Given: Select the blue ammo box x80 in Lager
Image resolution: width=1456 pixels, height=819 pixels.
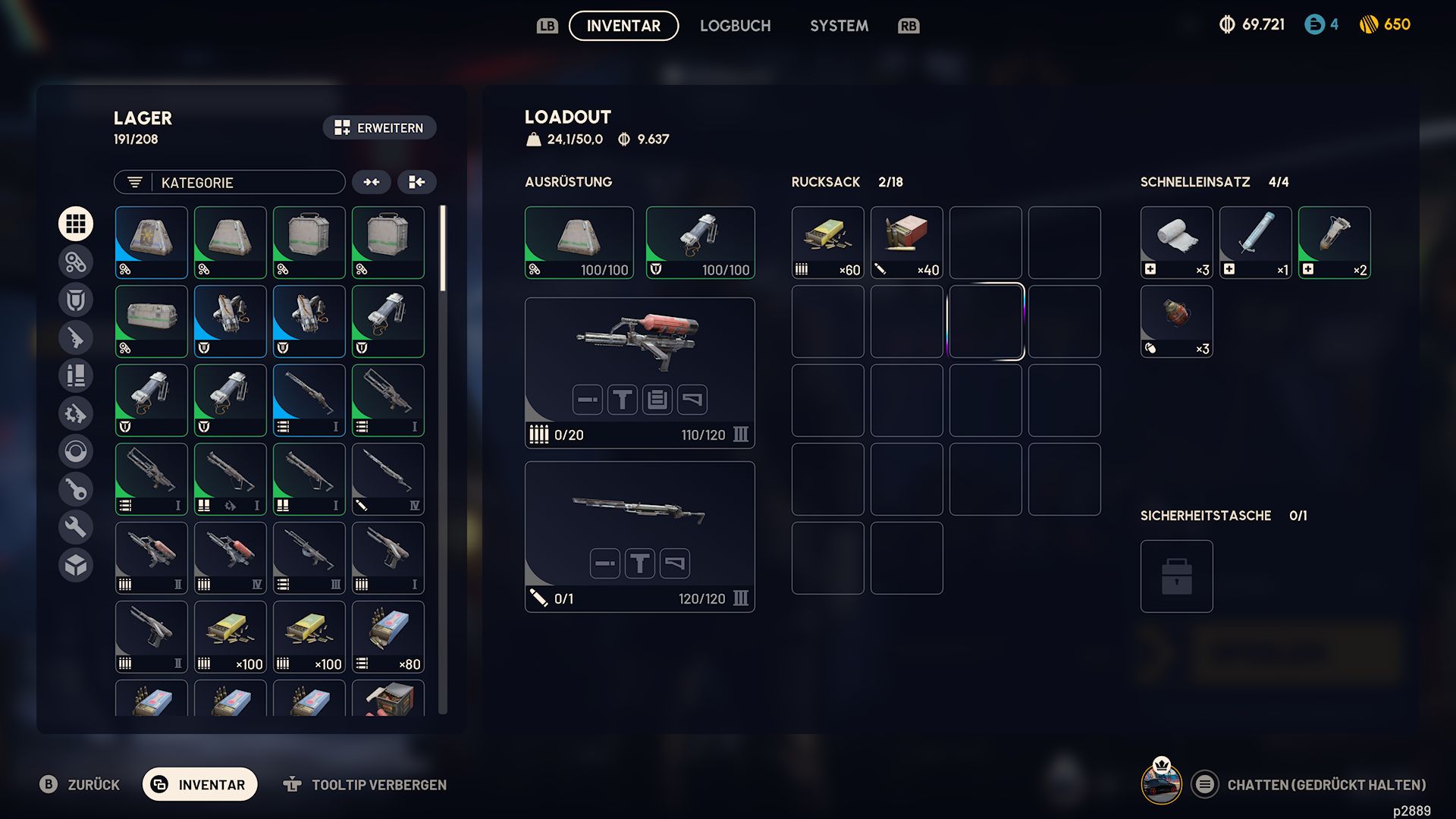Looking at the screenshot, I should click(x=388, y=637).
